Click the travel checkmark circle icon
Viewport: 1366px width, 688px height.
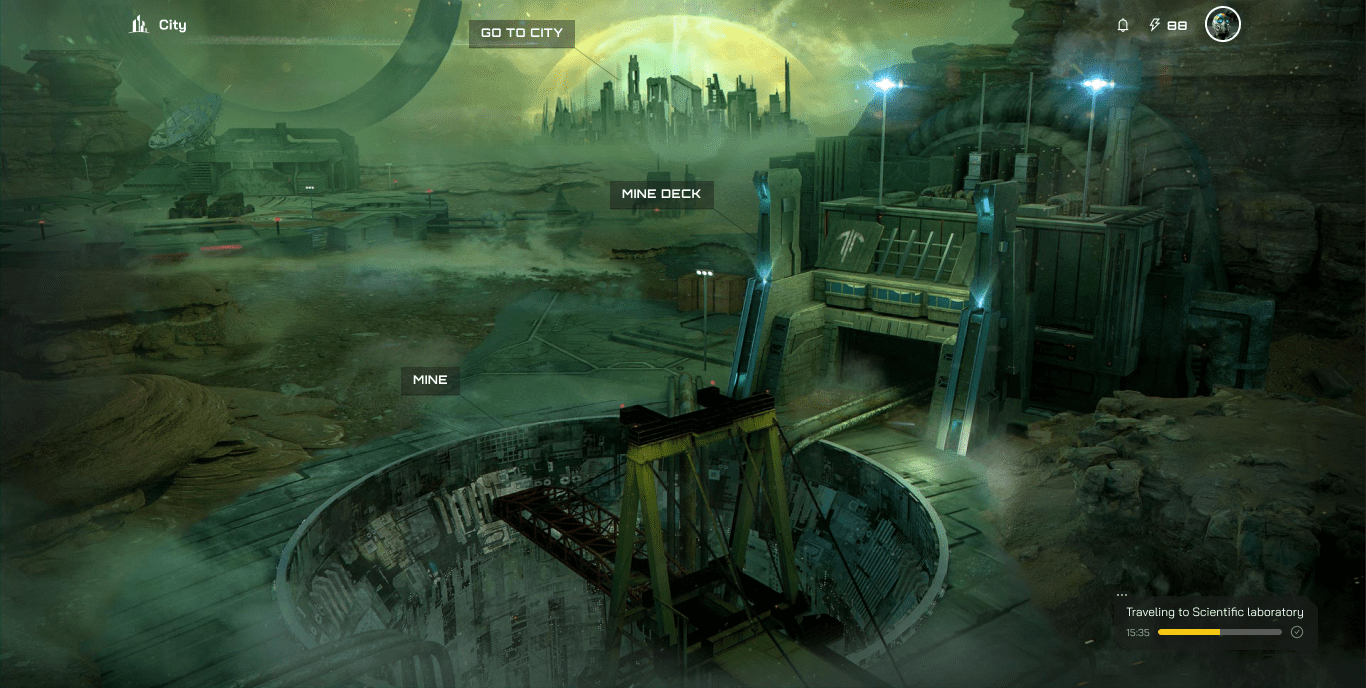click(x=1297, y=632)
